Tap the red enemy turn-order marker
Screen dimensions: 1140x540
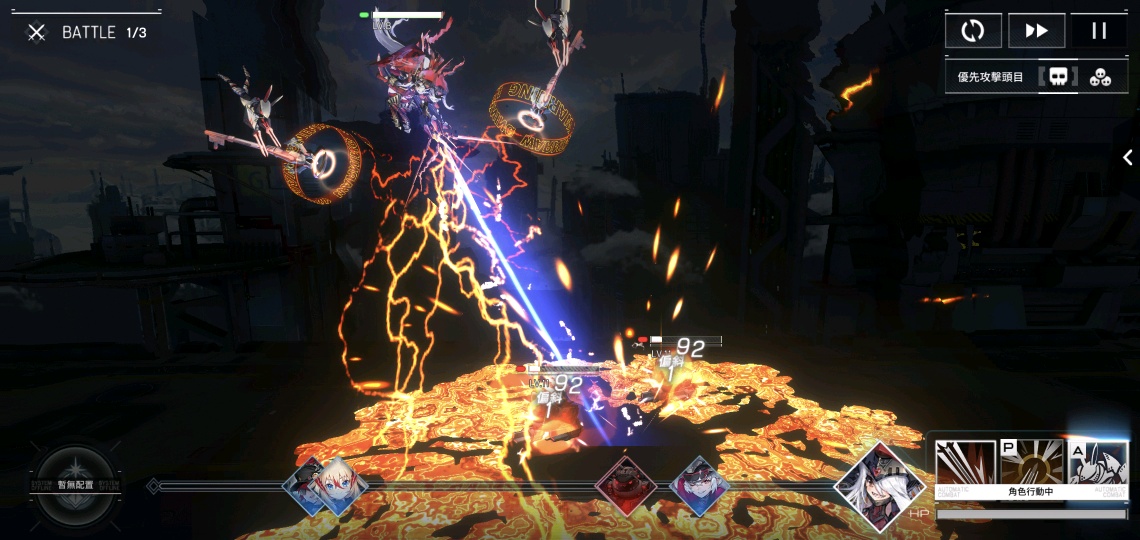[x=626, y=486]
